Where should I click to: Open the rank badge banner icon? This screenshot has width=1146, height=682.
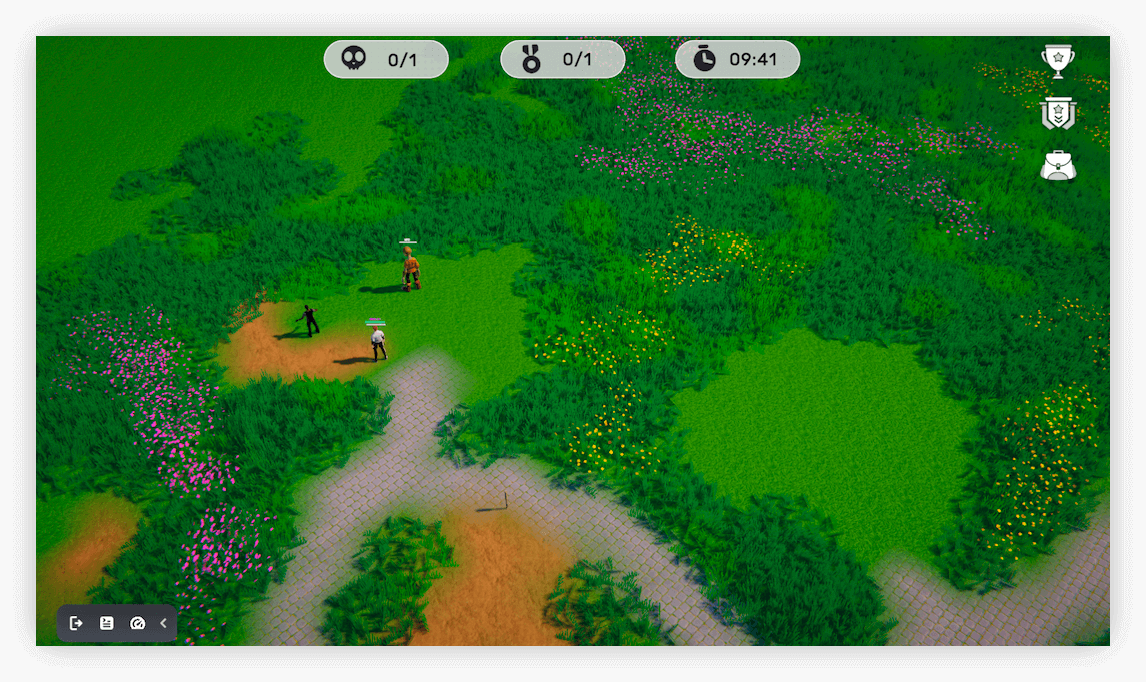click(x=1057, y=113)
